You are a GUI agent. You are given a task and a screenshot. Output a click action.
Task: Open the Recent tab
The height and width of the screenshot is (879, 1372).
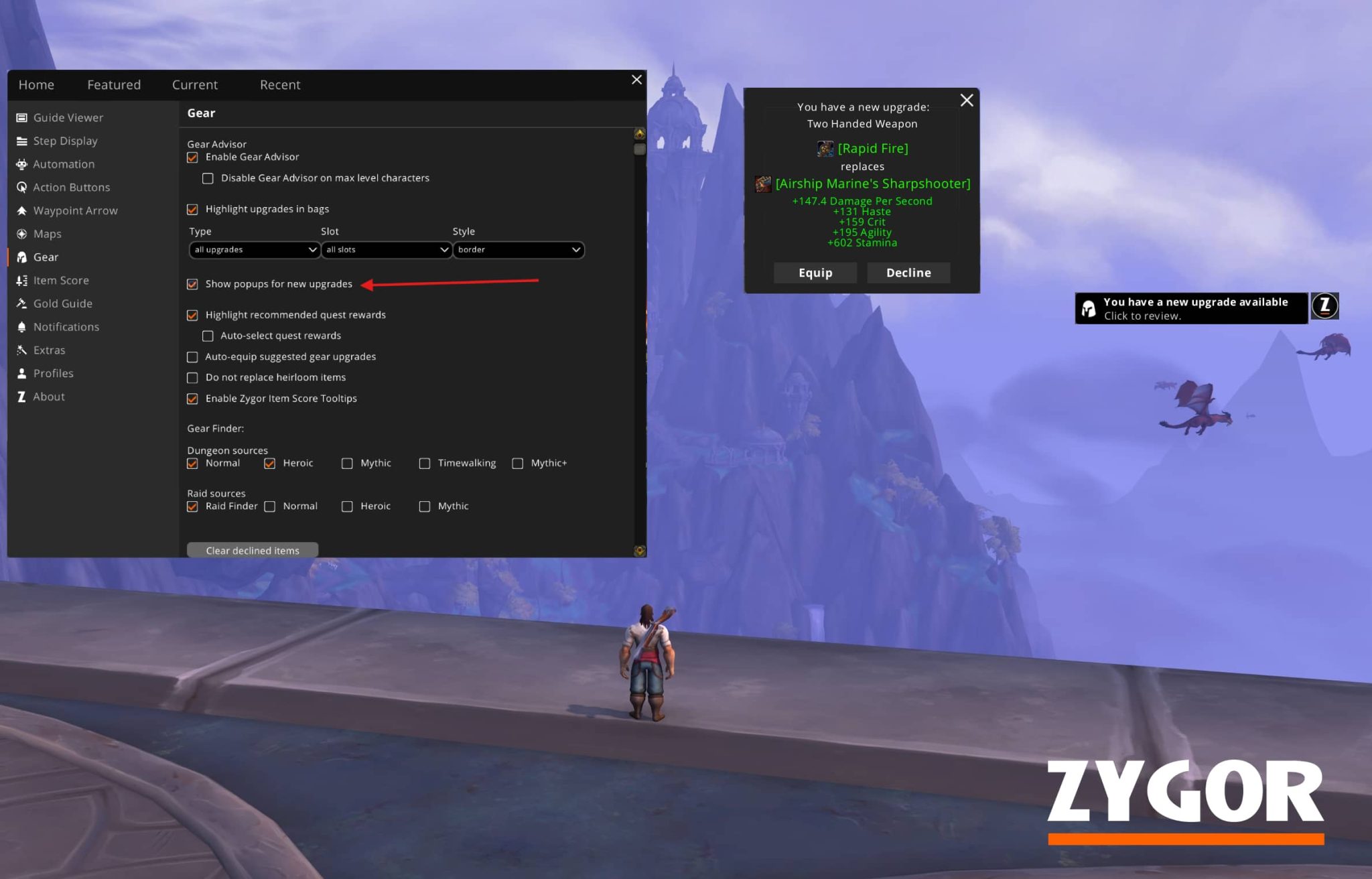(280, 84)
